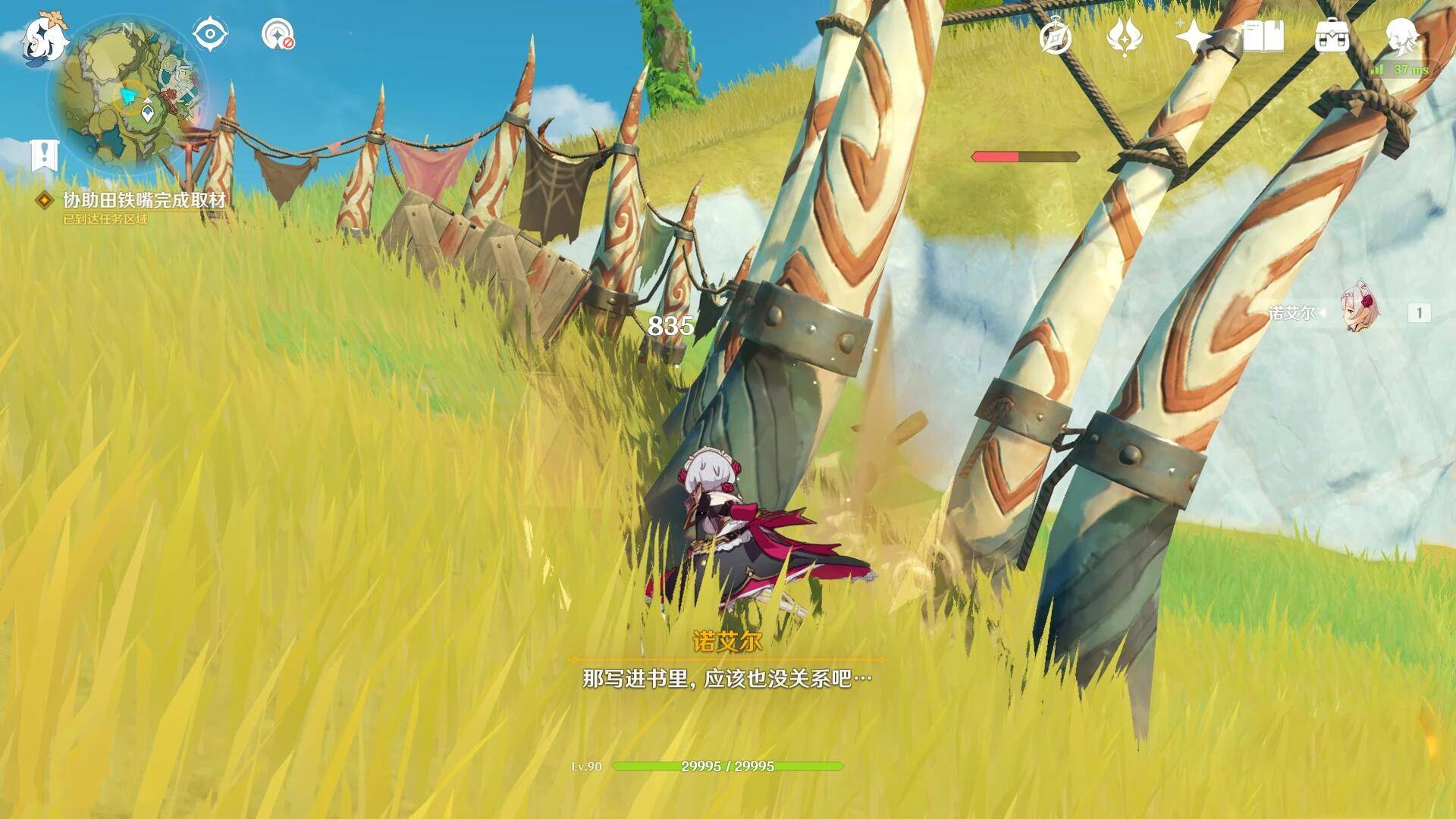This screenshot has width=1456, height=819.
Task: Toggle the elemental sight eye icon
Action: tap(209, 34)
